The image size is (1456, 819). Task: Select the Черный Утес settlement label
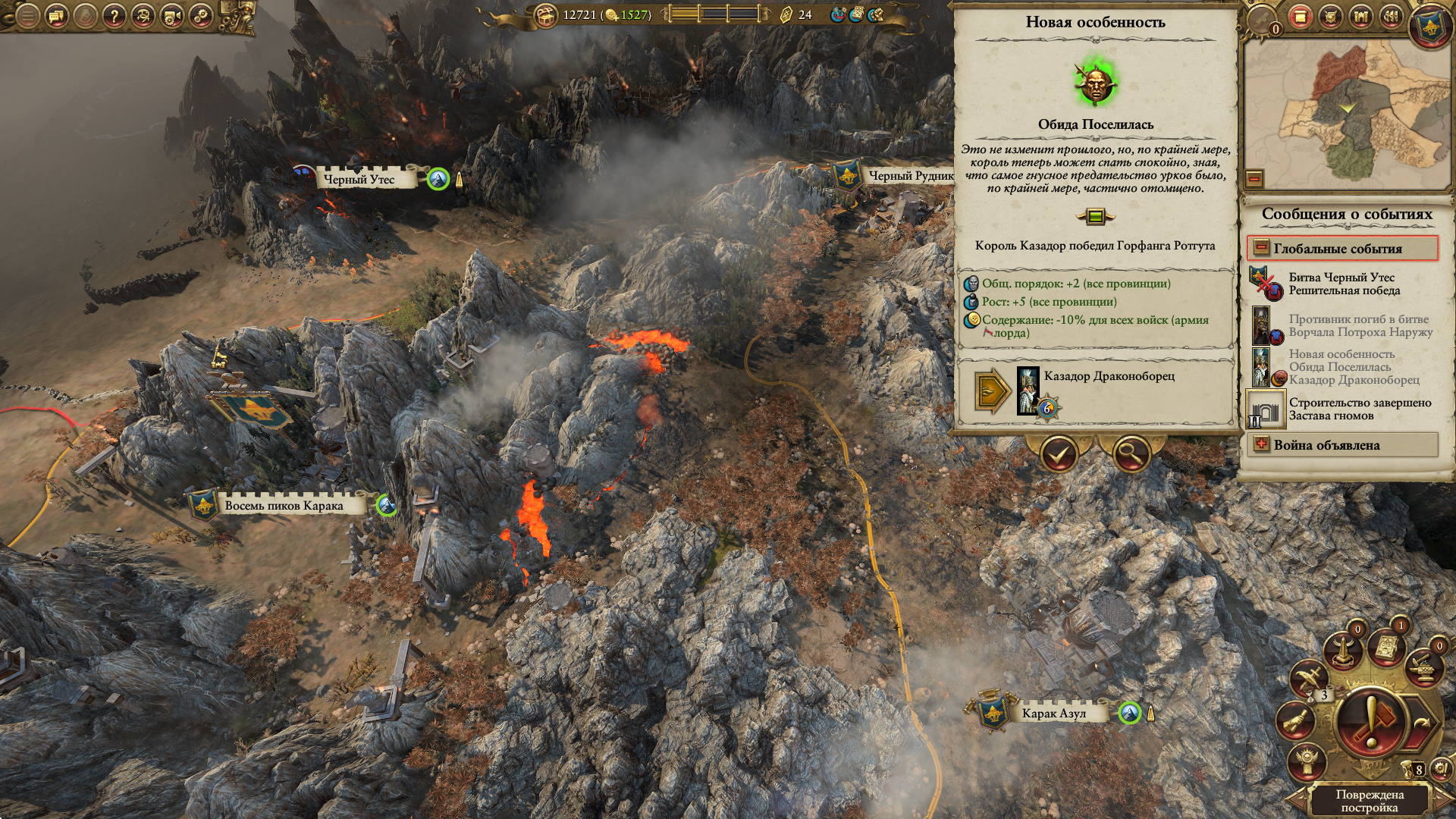[359, 180]
